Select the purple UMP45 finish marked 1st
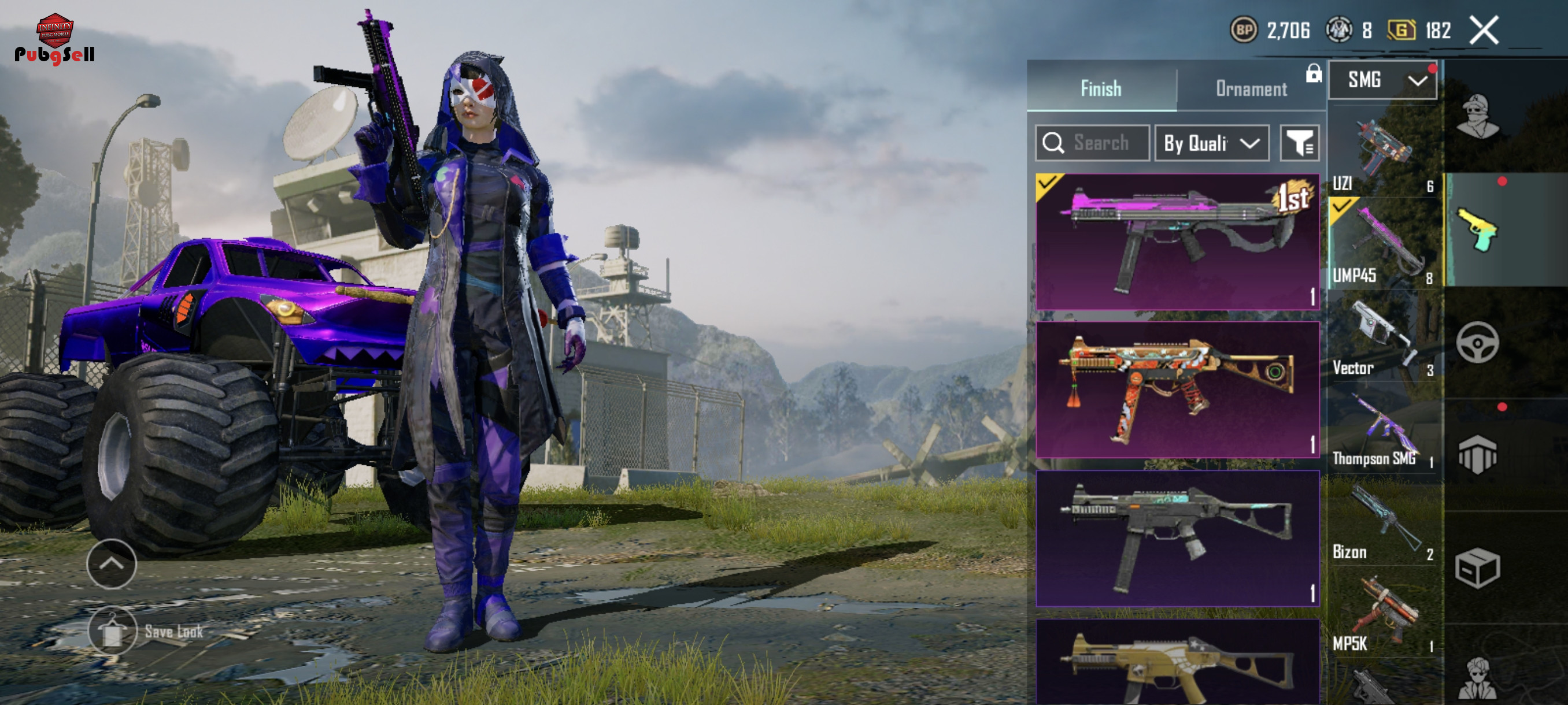Image resolution: width=1568 pixels, height=705 pixels. (1177, 242)
